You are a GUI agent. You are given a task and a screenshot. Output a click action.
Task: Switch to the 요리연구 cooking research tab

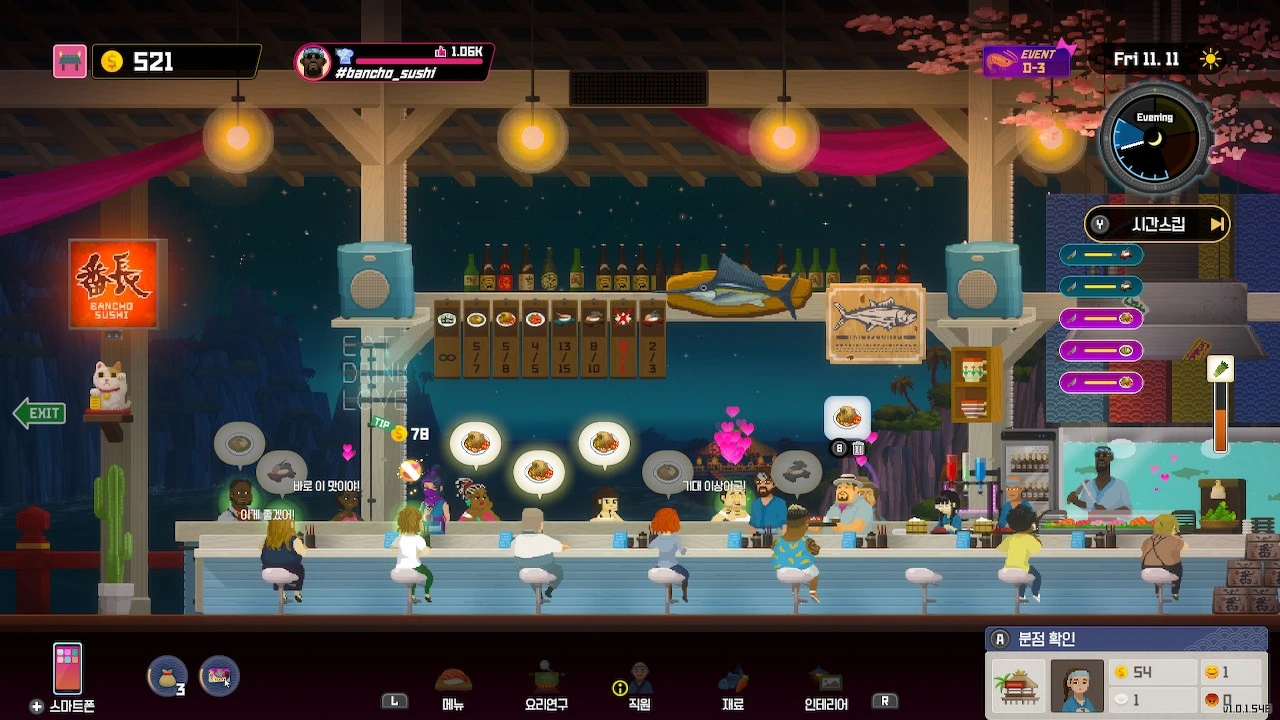546,688
